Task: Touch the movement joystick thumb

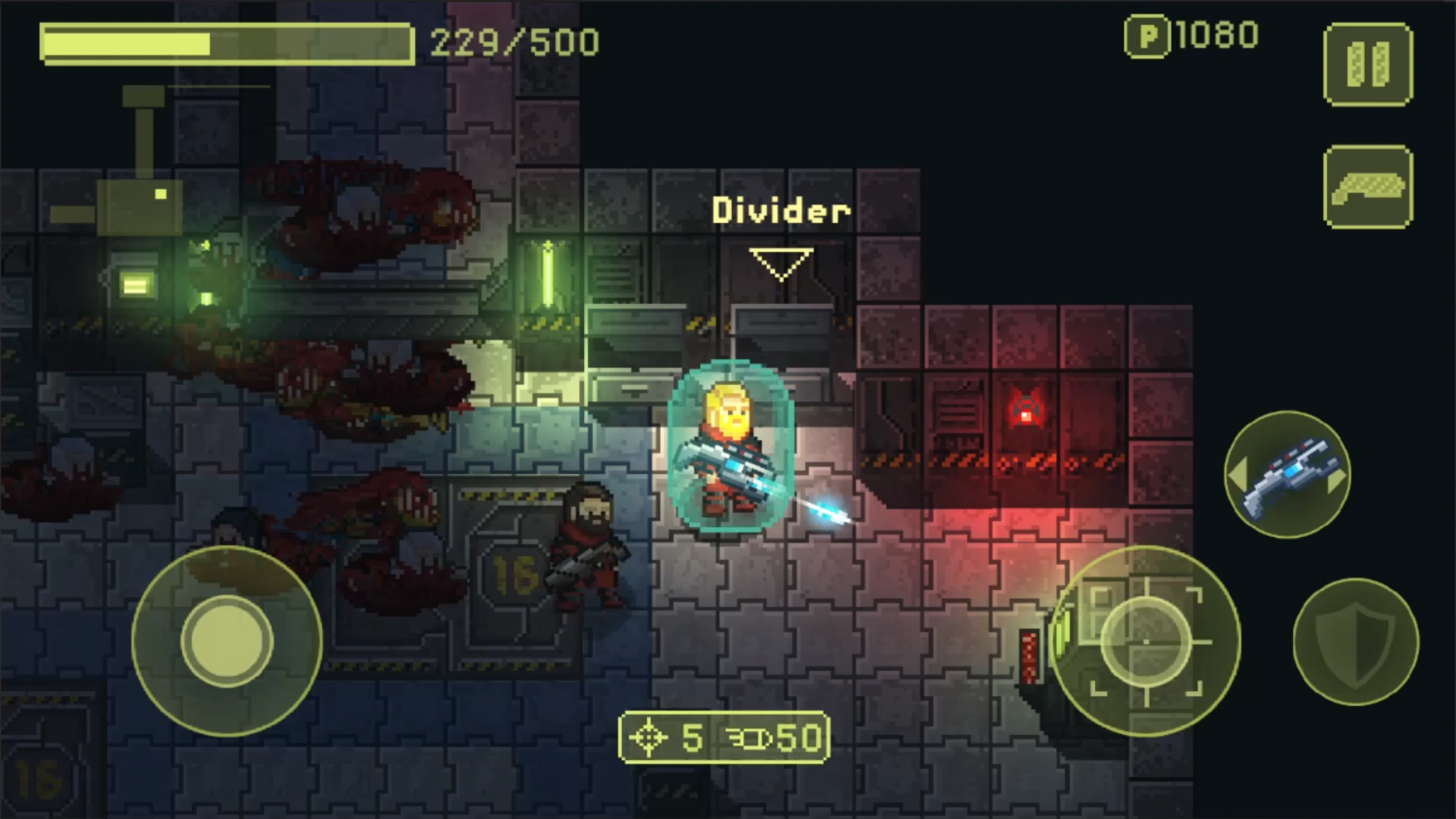Action: pos(226,641)
